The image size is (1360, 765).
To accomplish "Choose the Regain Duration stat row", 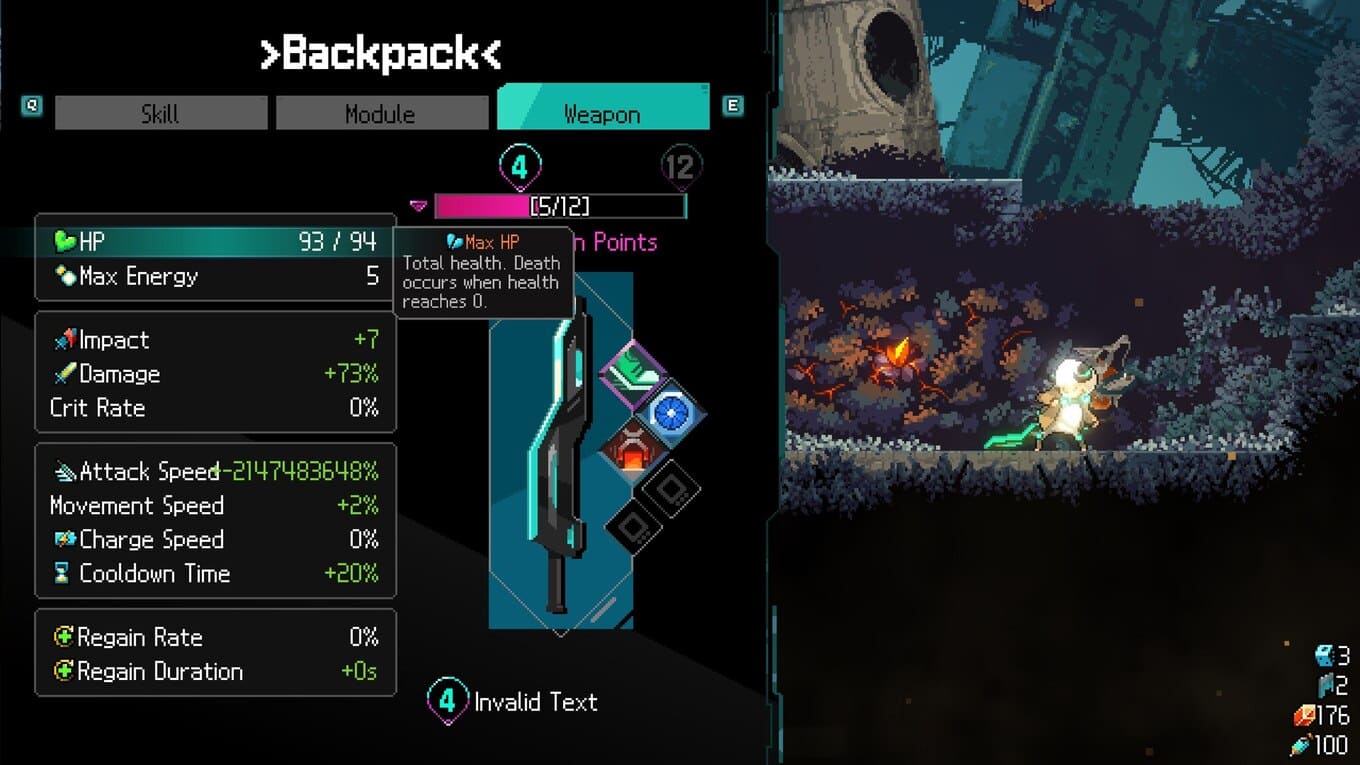I will pos(215,671).
